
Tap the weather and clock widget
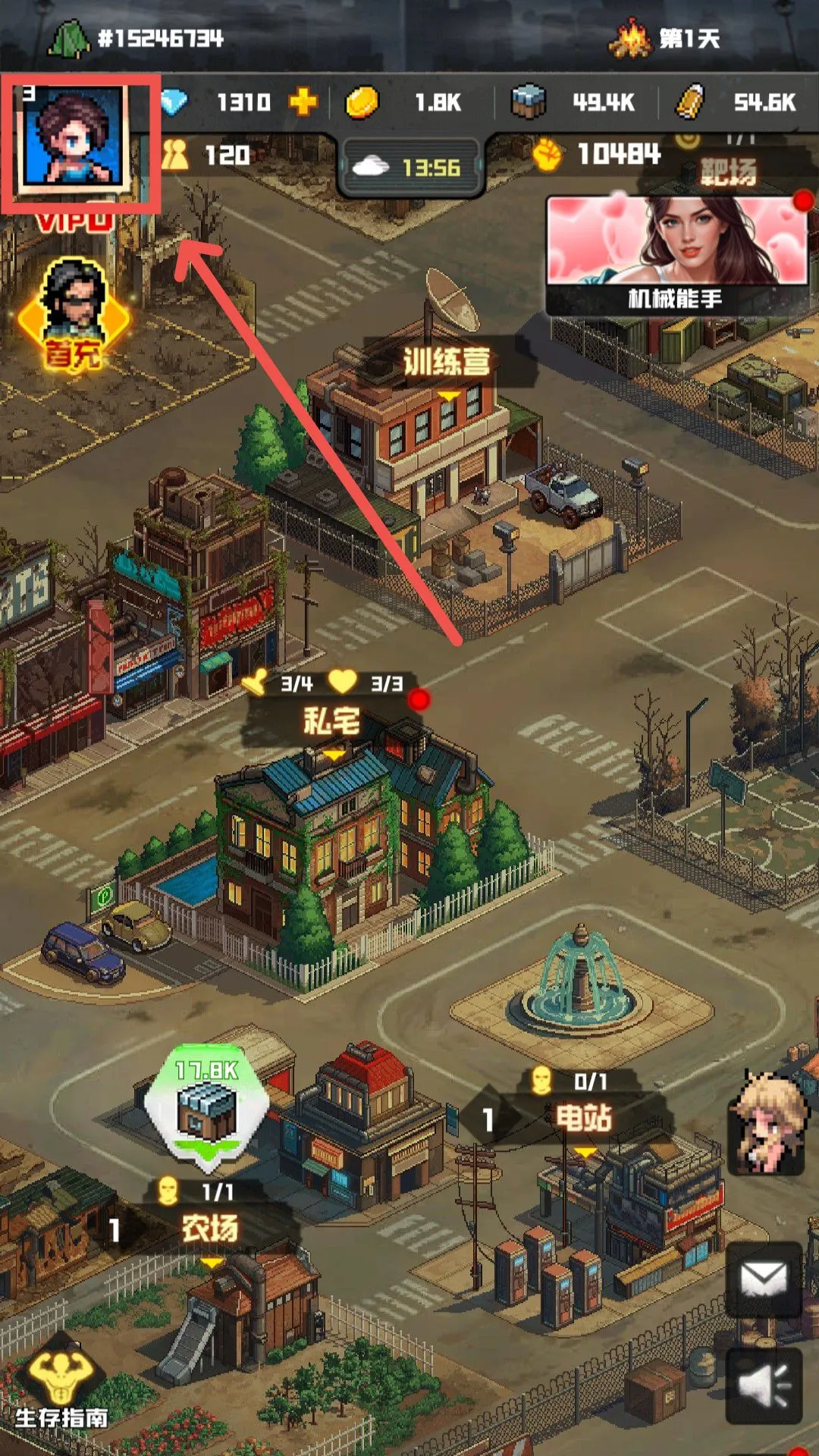(412, 167)
